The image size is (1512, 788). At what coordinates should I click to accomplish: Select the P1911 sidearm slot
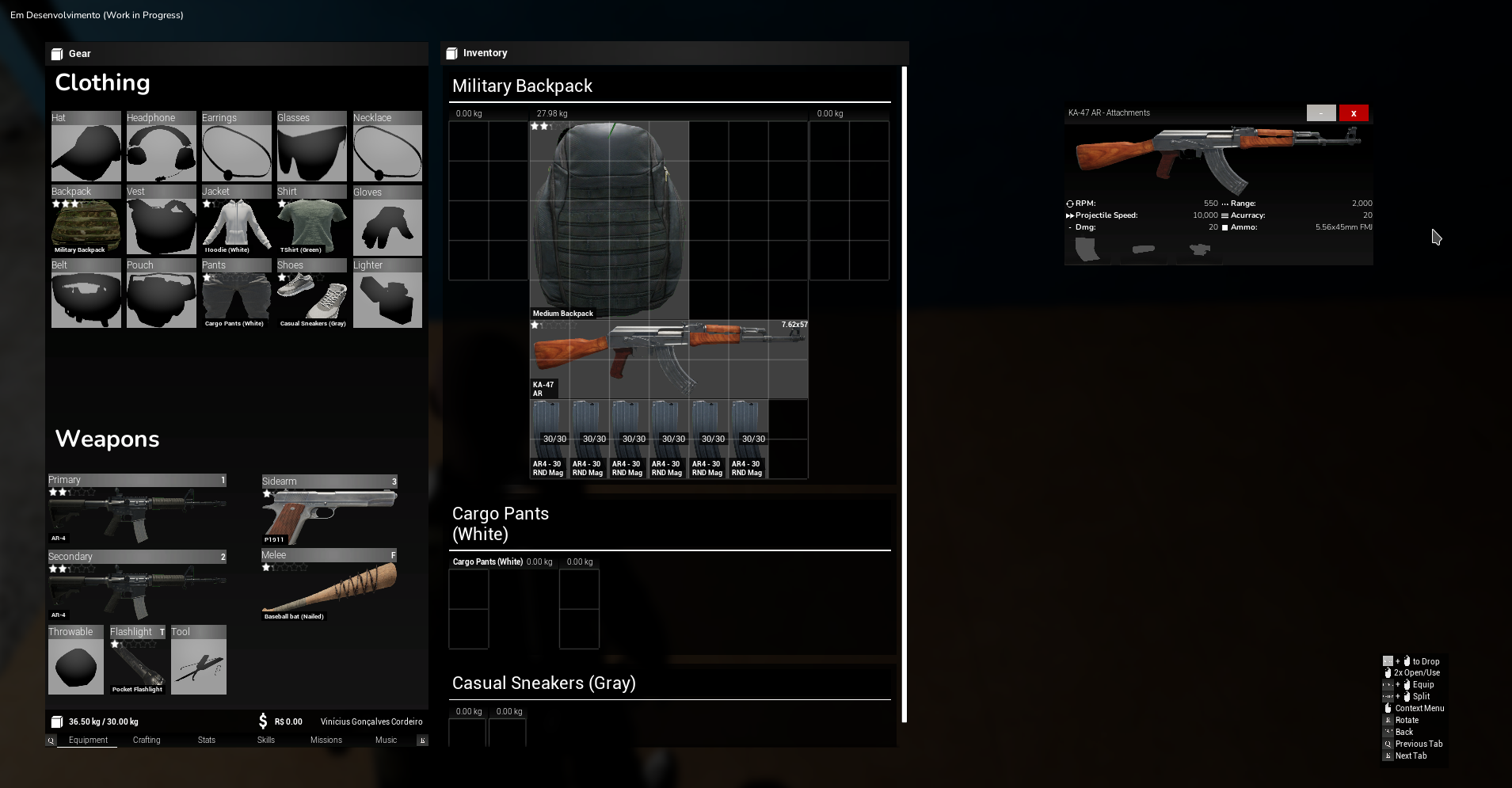[x=329, y=511]
